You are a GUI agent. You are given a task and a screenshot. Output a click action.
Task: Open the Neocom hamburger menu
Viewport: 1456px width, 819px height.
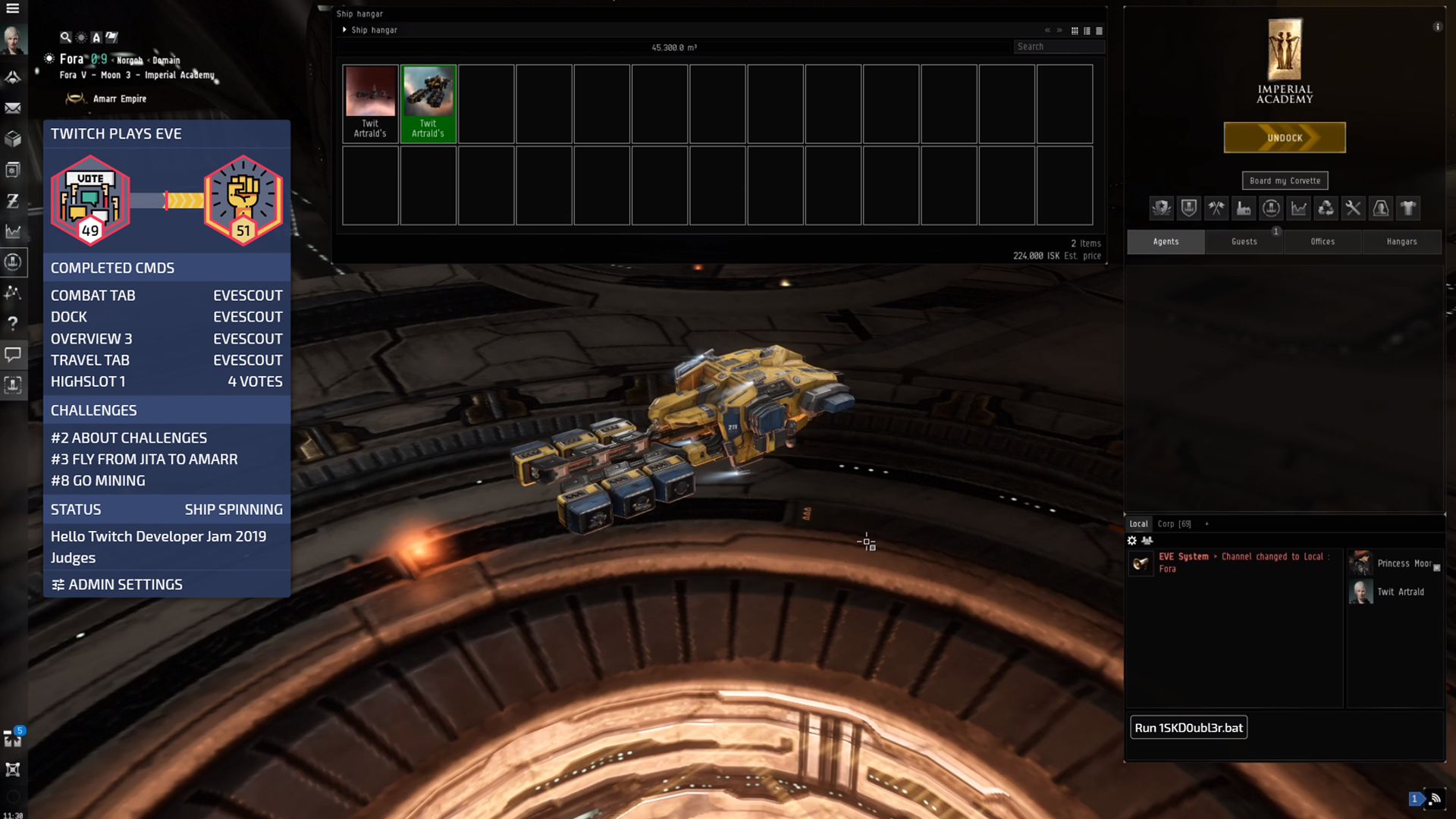(x=13, y=8)
